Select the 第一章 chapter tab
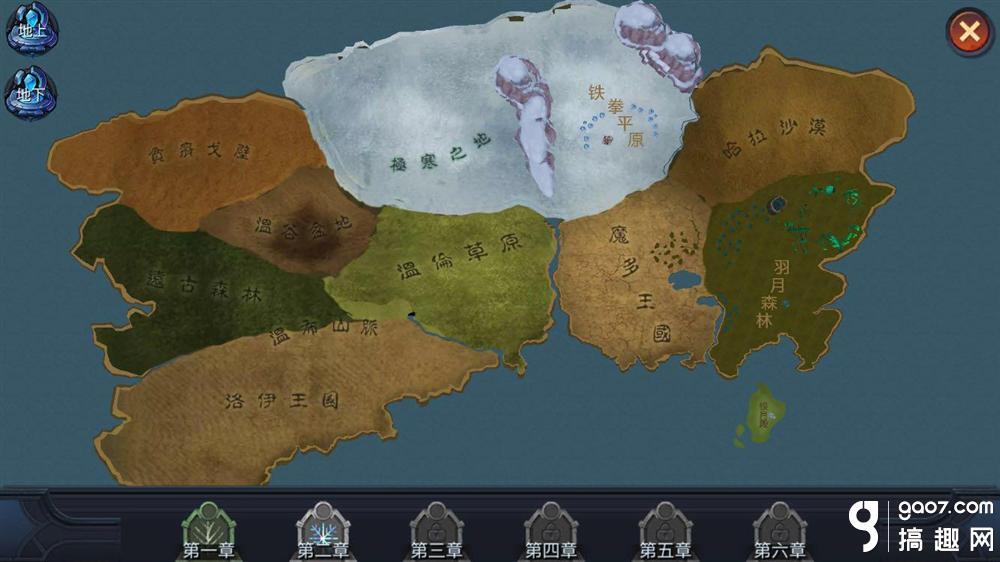This screenshot has width=1000, height=562. pos(208,532)
